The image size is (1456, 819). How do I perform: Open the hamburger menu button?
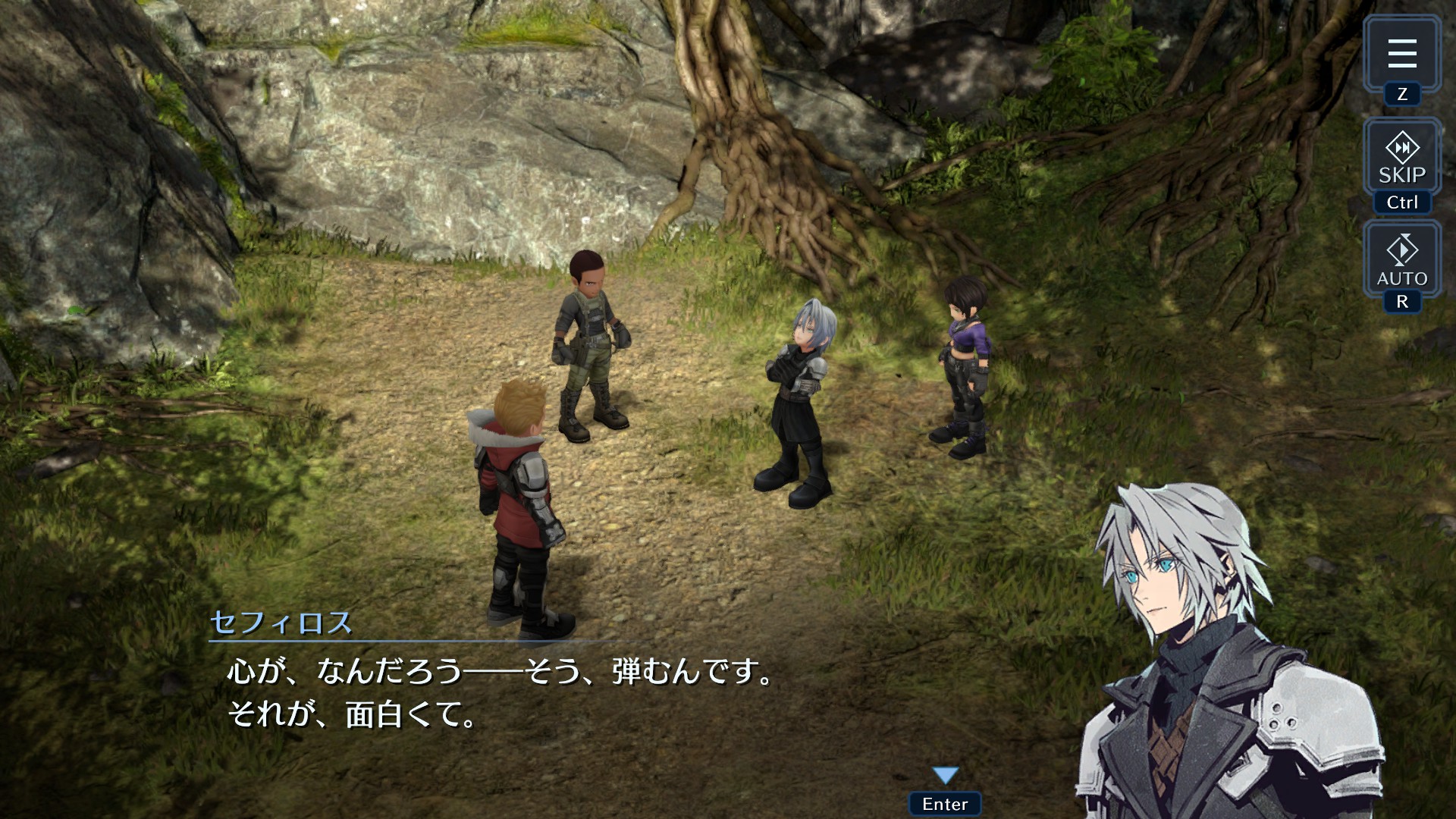(x=1401, y=54)
